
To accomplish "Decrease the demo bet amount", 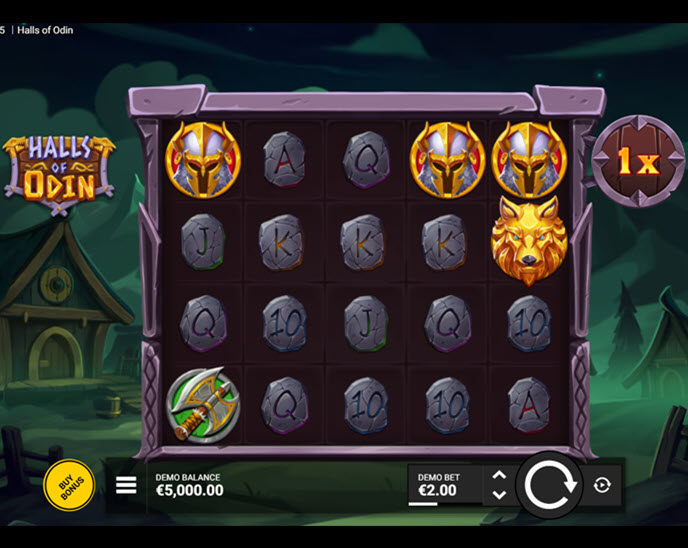I will pyautogui.click(x=499, y=495).
